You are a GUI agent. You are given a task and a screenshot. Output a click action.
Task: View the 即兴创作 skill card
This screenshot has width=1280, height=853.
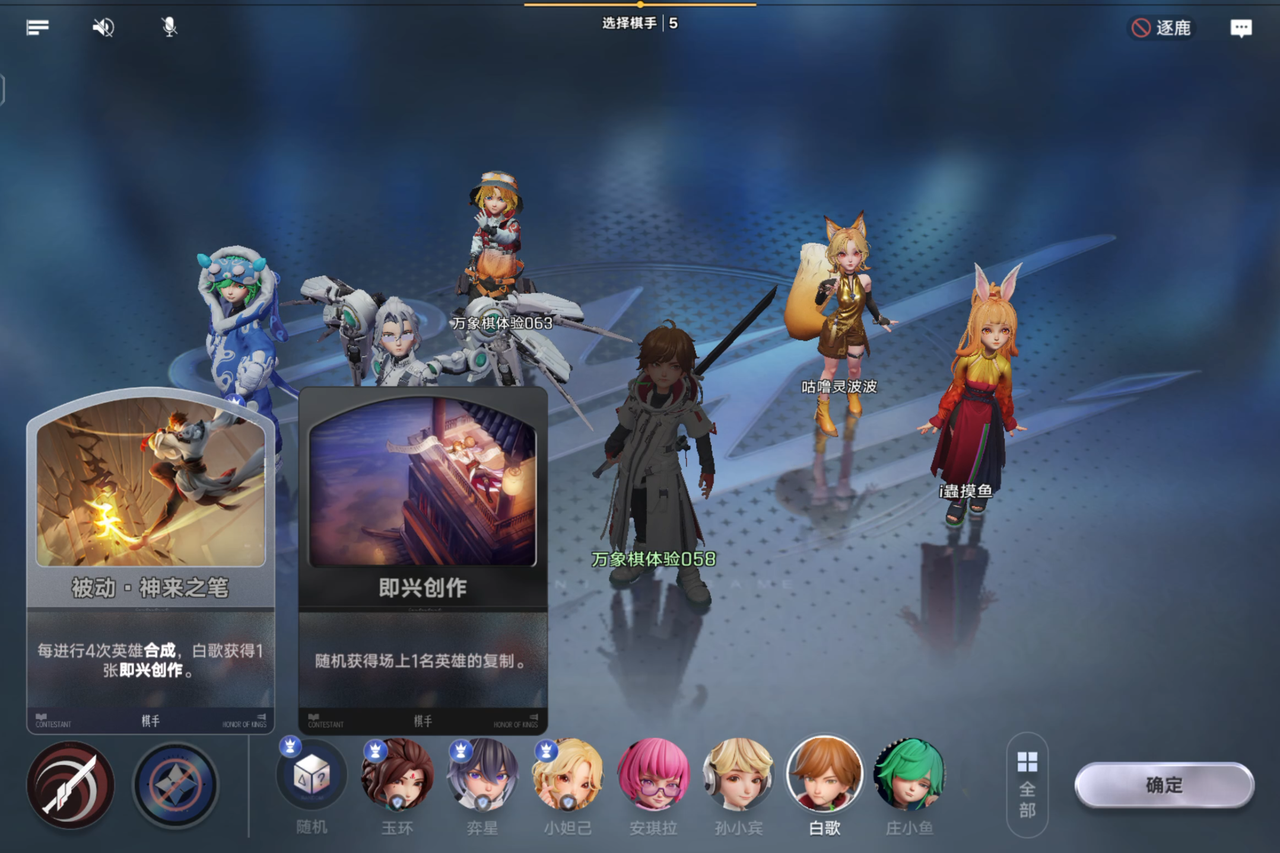[422, 560]
